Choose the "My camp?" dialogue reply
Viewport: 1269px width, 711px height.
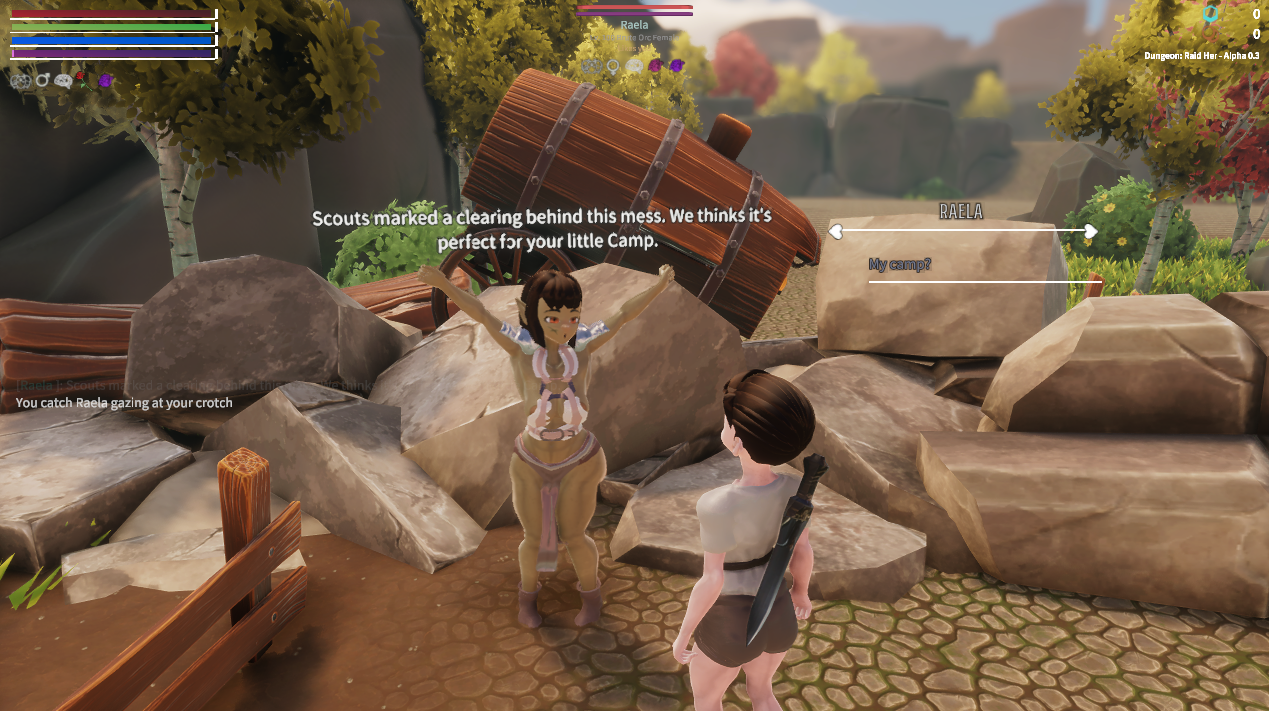901,265
